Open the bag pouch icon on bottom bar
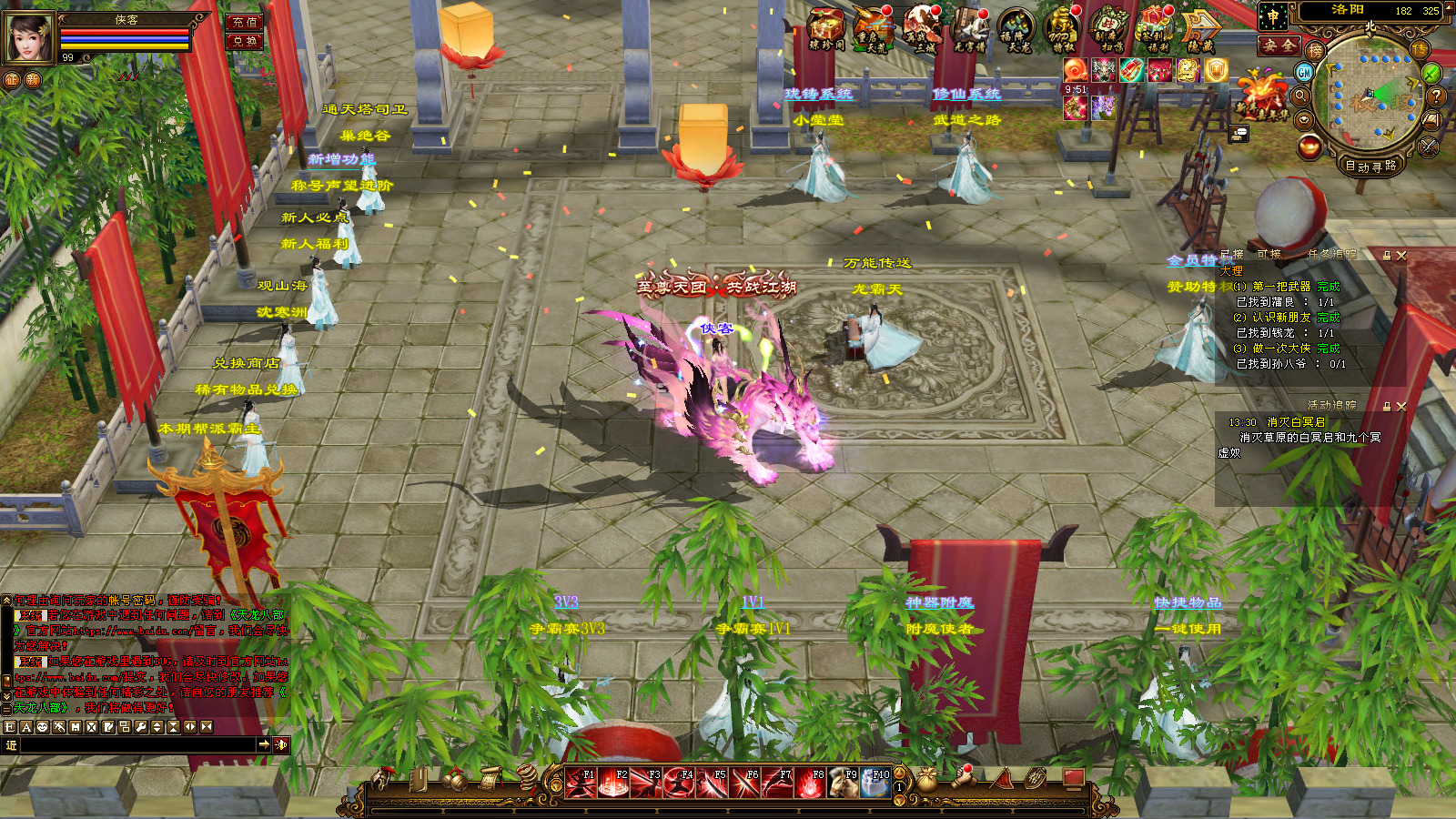Screen dimensions: 1456x819 [926, 780]
